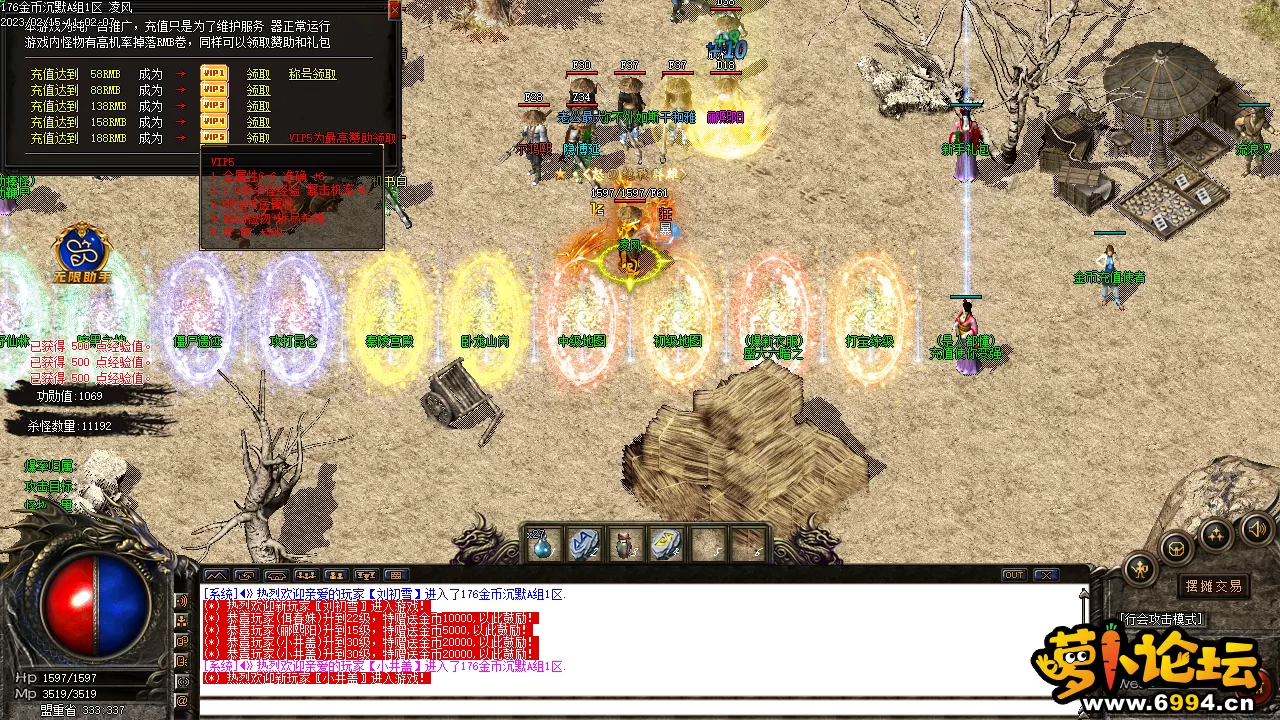The image size is (1280, 720).
Task: Select the VIP5 badge icon
Action: [x=214, y=138]
